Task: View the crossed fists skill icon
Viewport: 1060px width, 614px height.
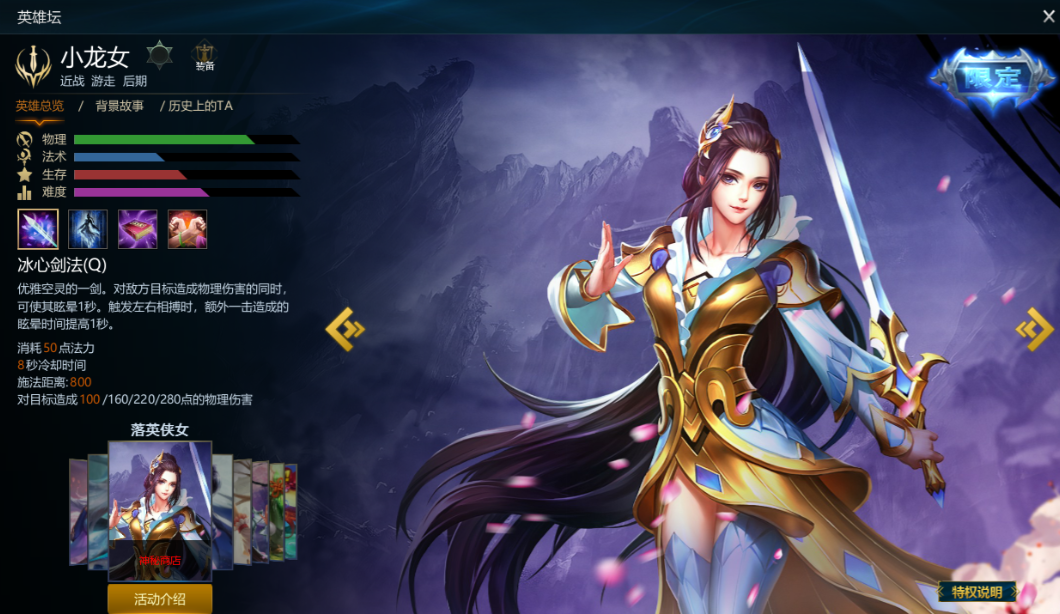Action: [187, 229]
